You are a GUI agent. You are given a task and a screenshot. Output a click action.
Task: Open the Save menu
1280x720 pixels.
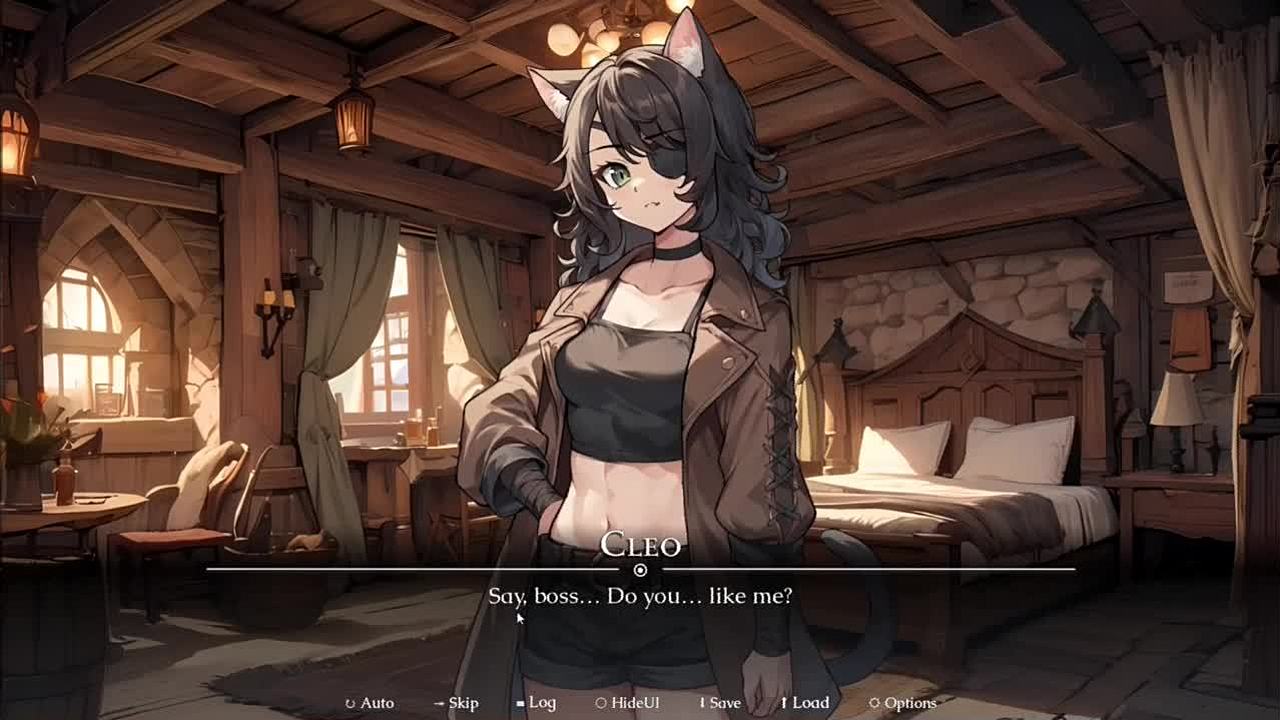pos(719,703)
